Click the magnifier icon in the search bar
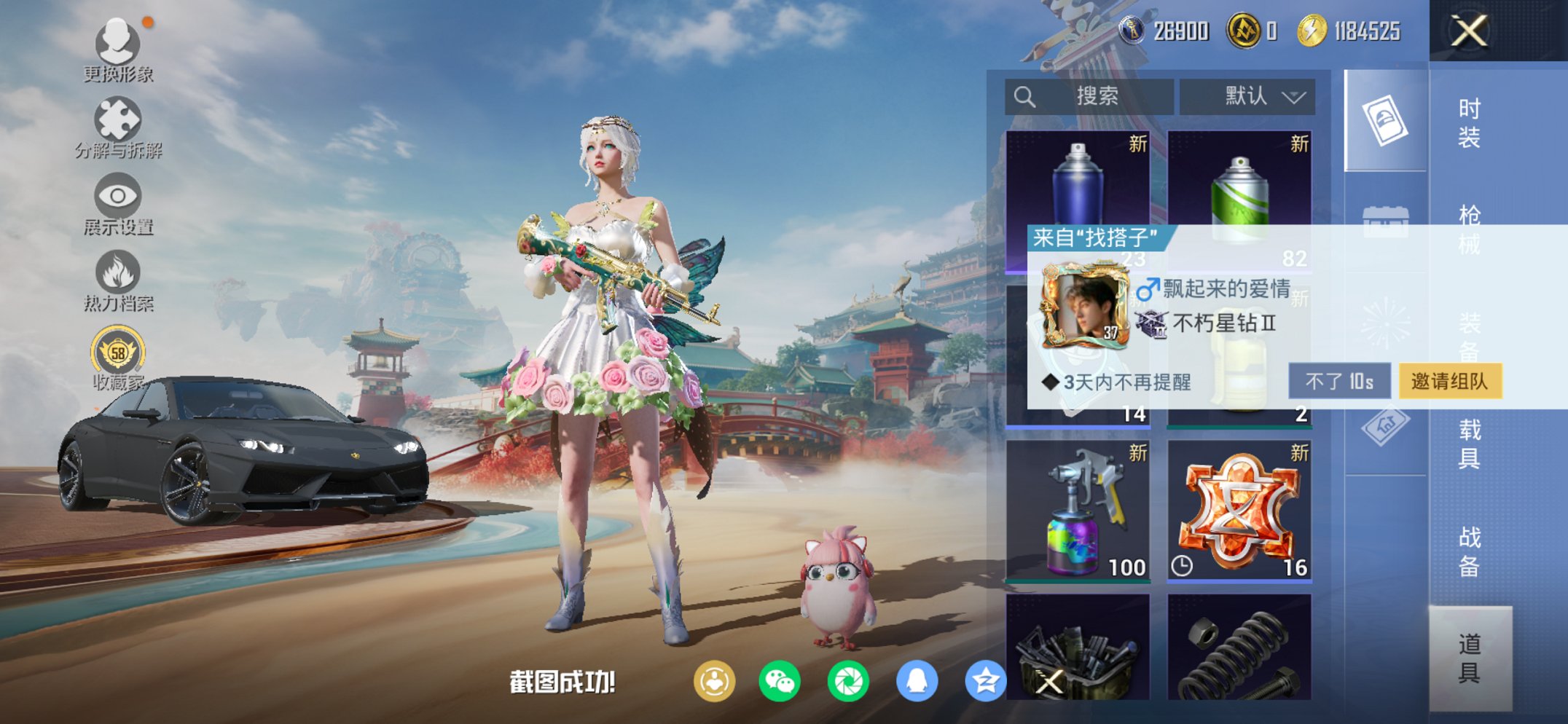This screenshot has height=724, width=1568. click(1024, 95)
